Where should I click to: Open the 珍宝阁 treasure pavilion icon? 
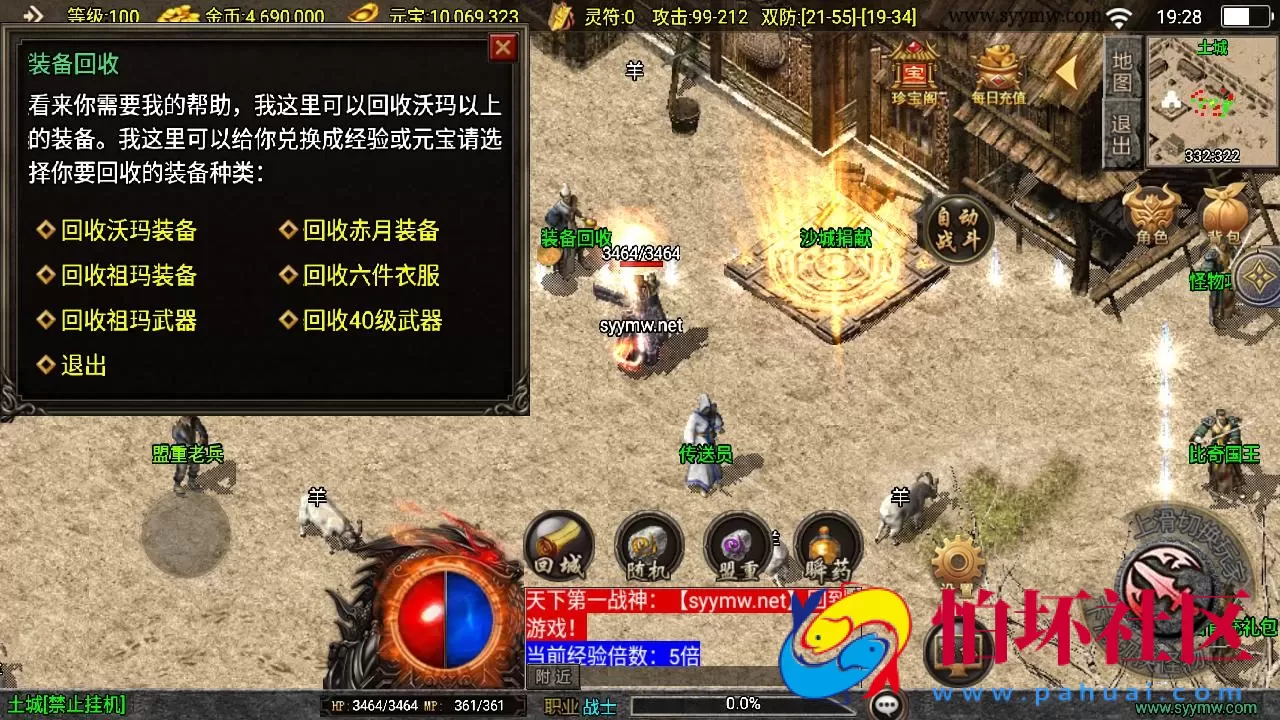coord(913,75)
